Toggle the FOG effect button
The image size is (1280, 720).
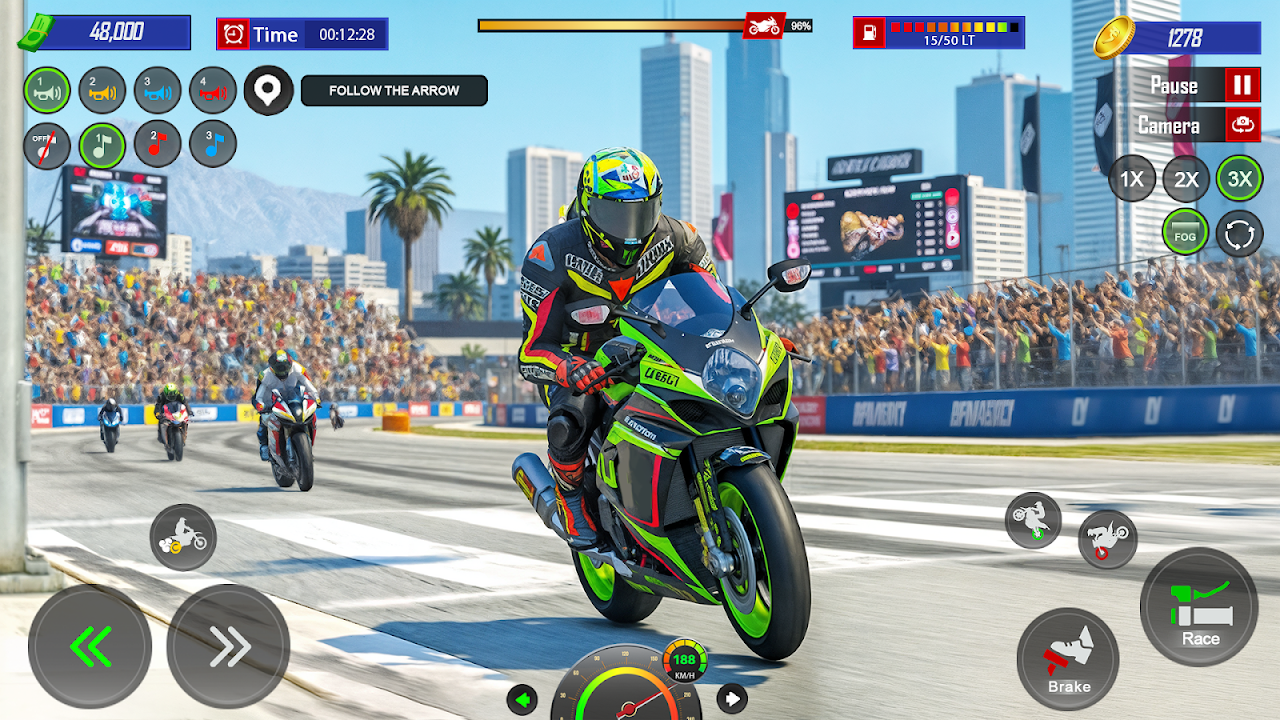coord(1185,233)
